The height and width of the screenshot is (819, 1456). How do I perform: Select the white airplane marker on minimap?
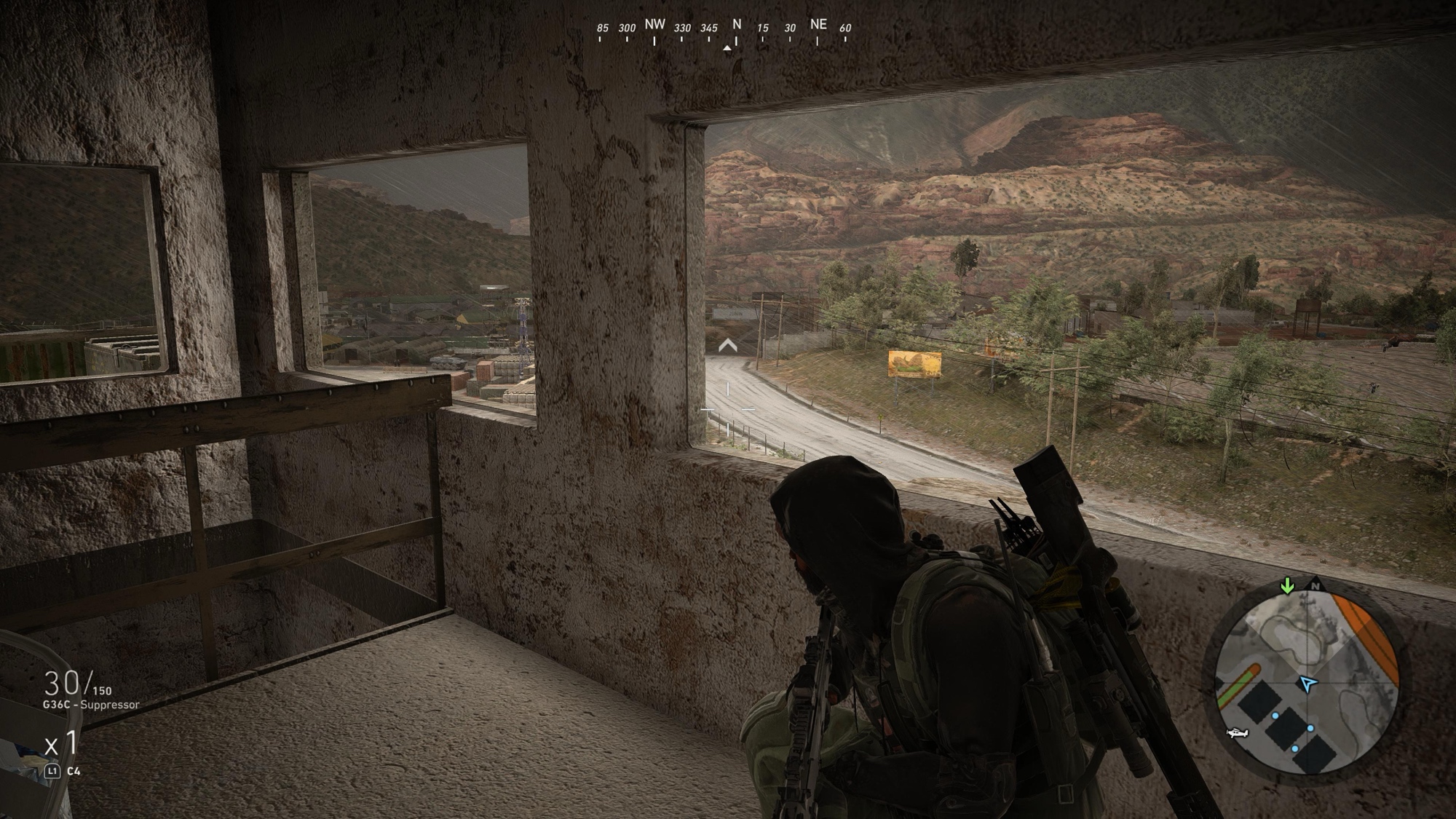(x=1237, y=732)
